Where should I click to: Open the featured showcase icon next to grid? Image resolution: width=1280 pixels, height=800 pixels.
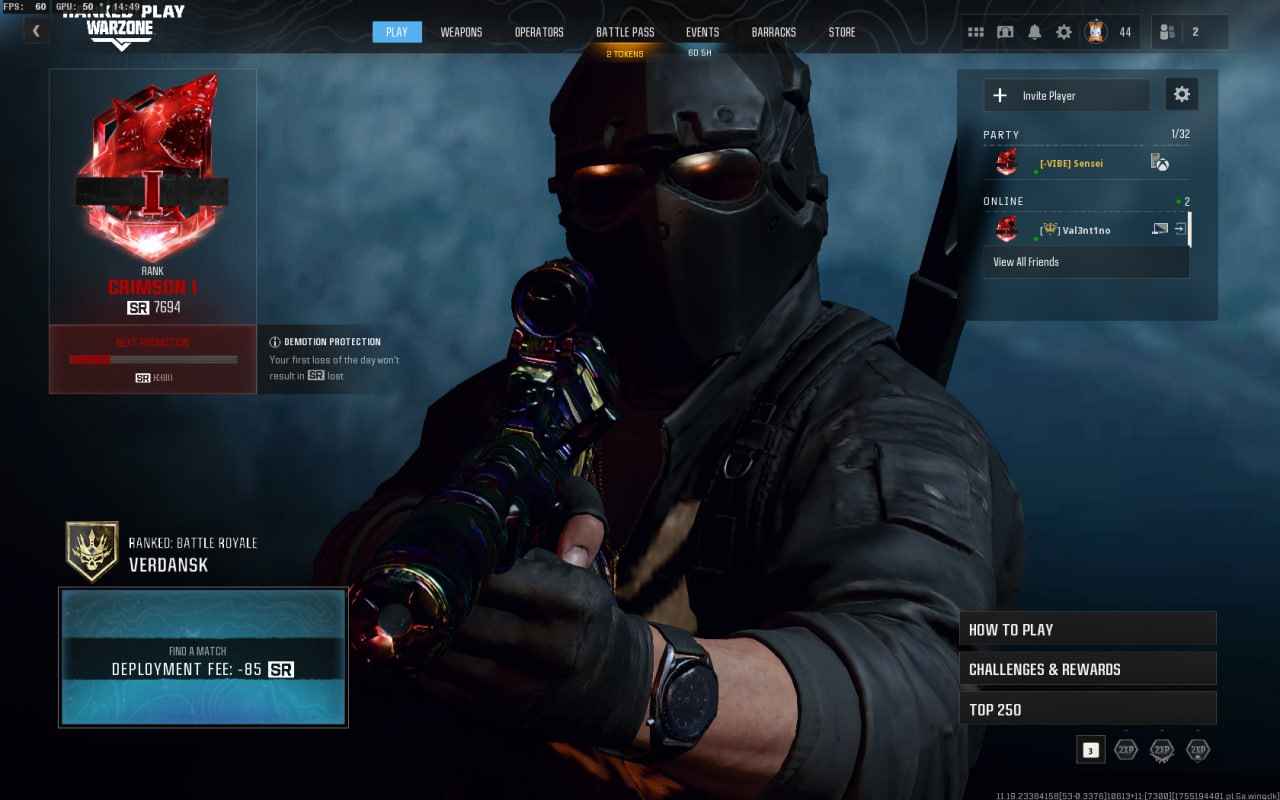(1005, 31)
